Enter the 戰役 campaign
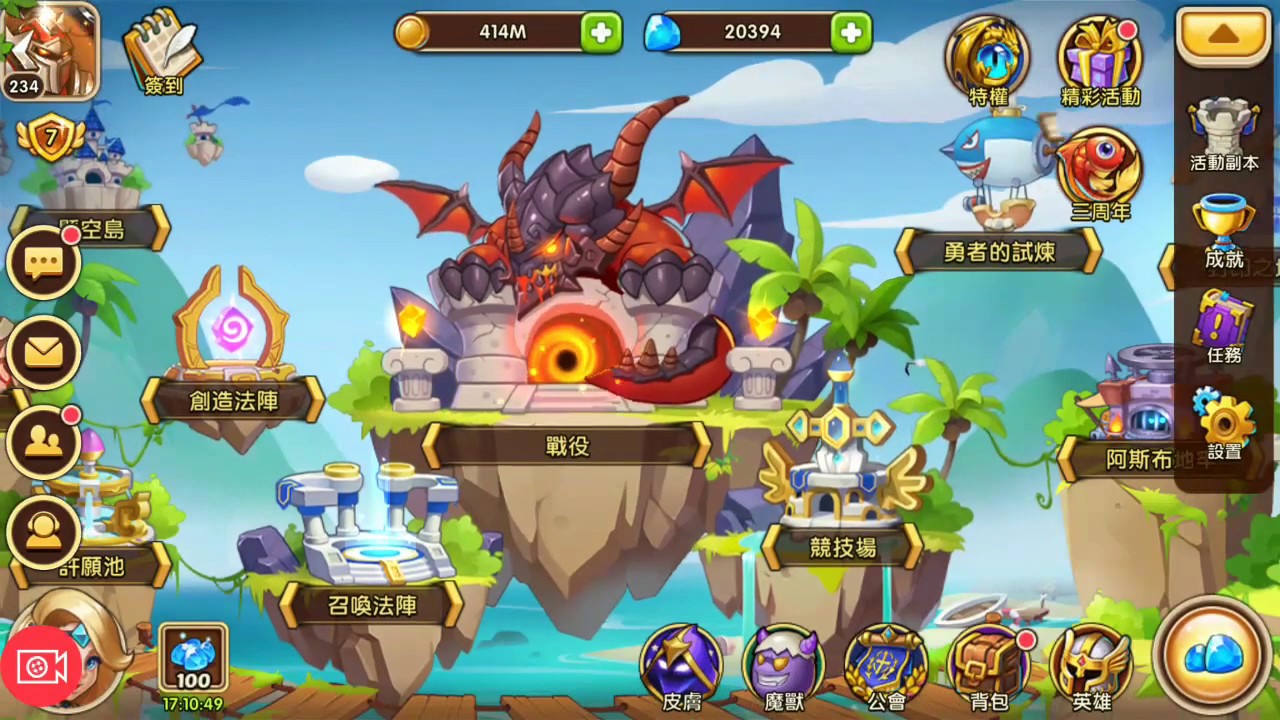The height and width of the screenshot is (720, 1280). pyautogui.click(x=567, y=445)
